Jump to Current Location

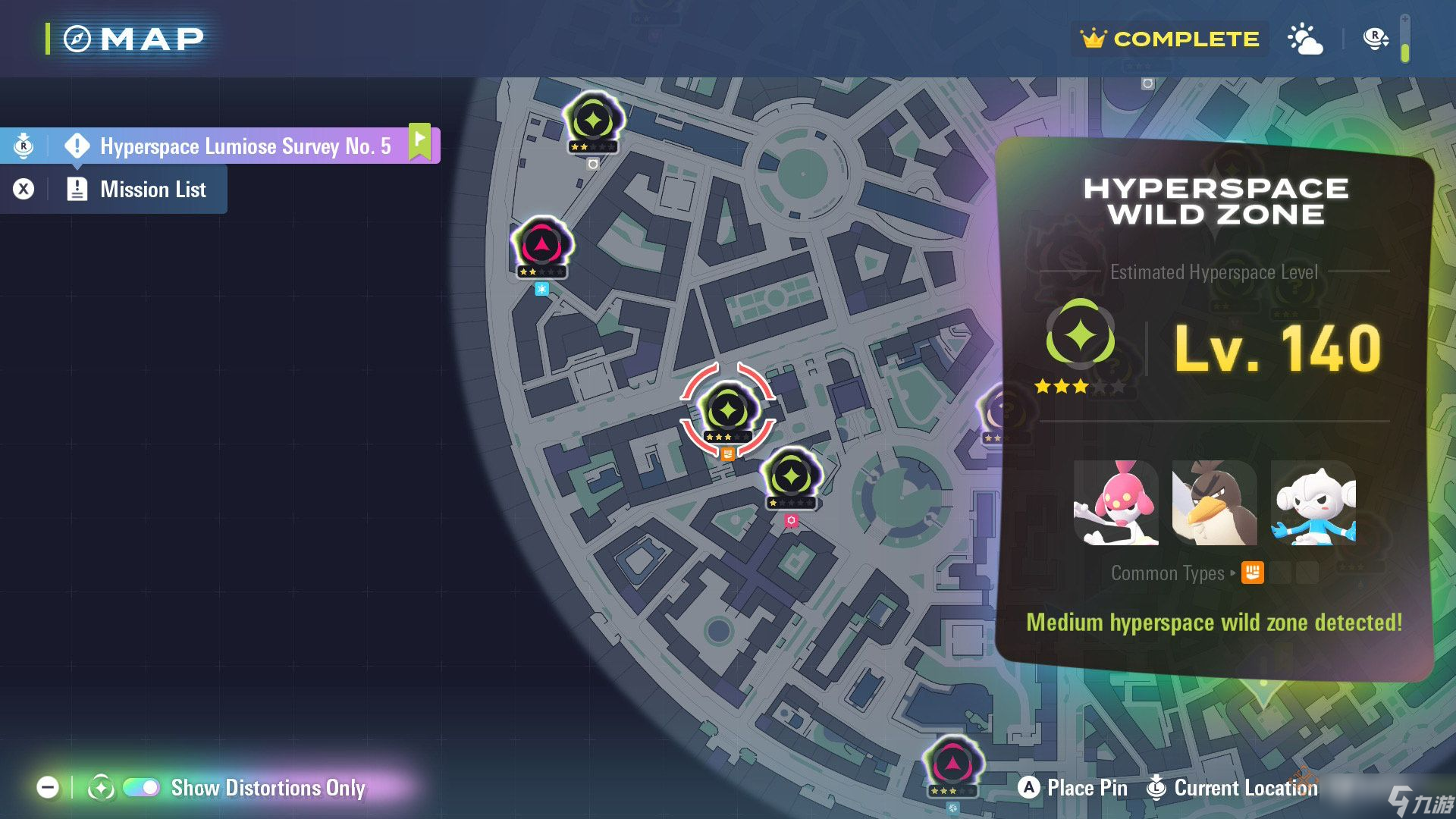pyautogui.click(x=1232, y=788)
